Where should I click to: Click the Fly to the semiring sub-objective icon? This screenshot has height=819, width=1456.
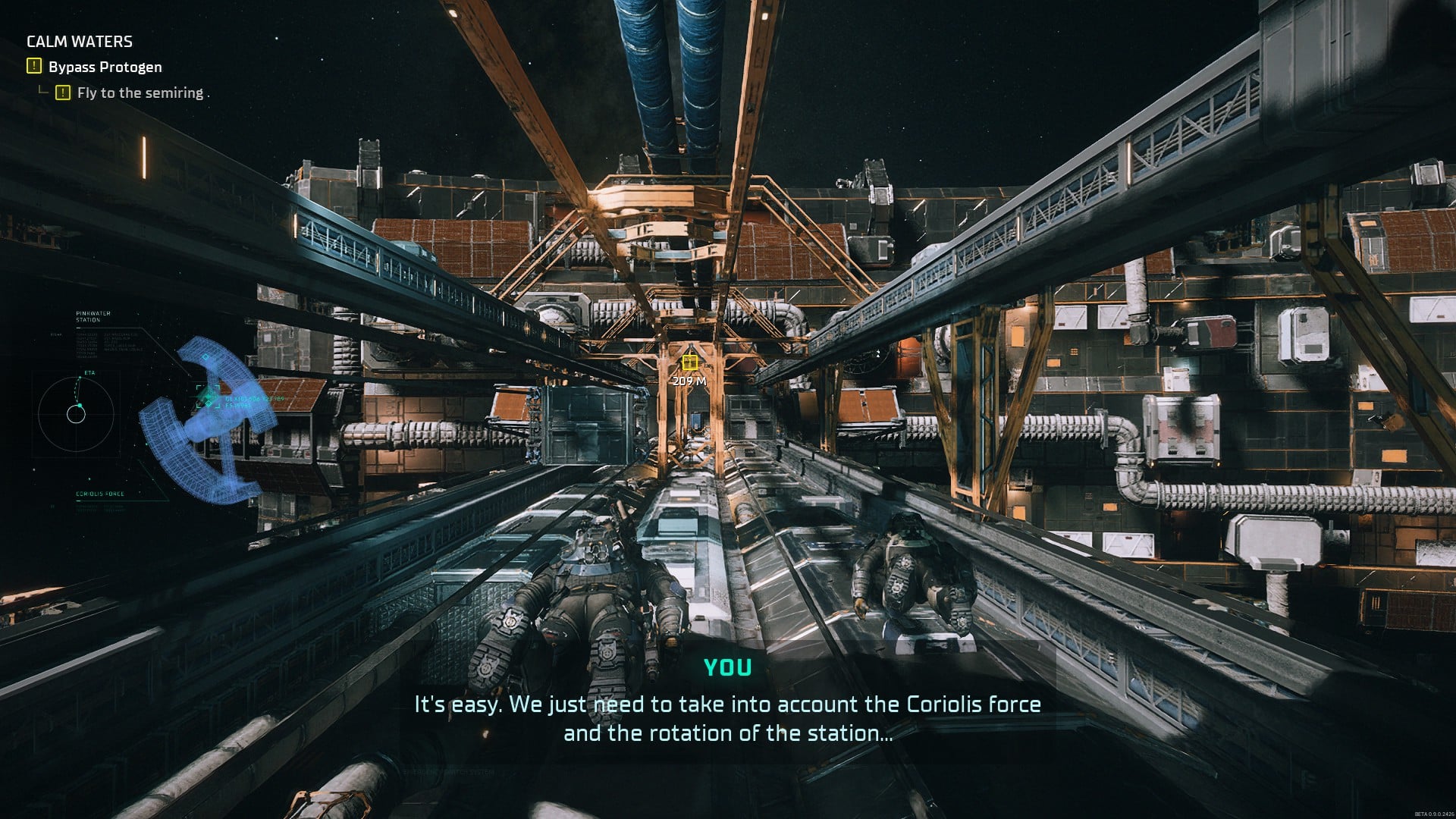tap(62, 92)
